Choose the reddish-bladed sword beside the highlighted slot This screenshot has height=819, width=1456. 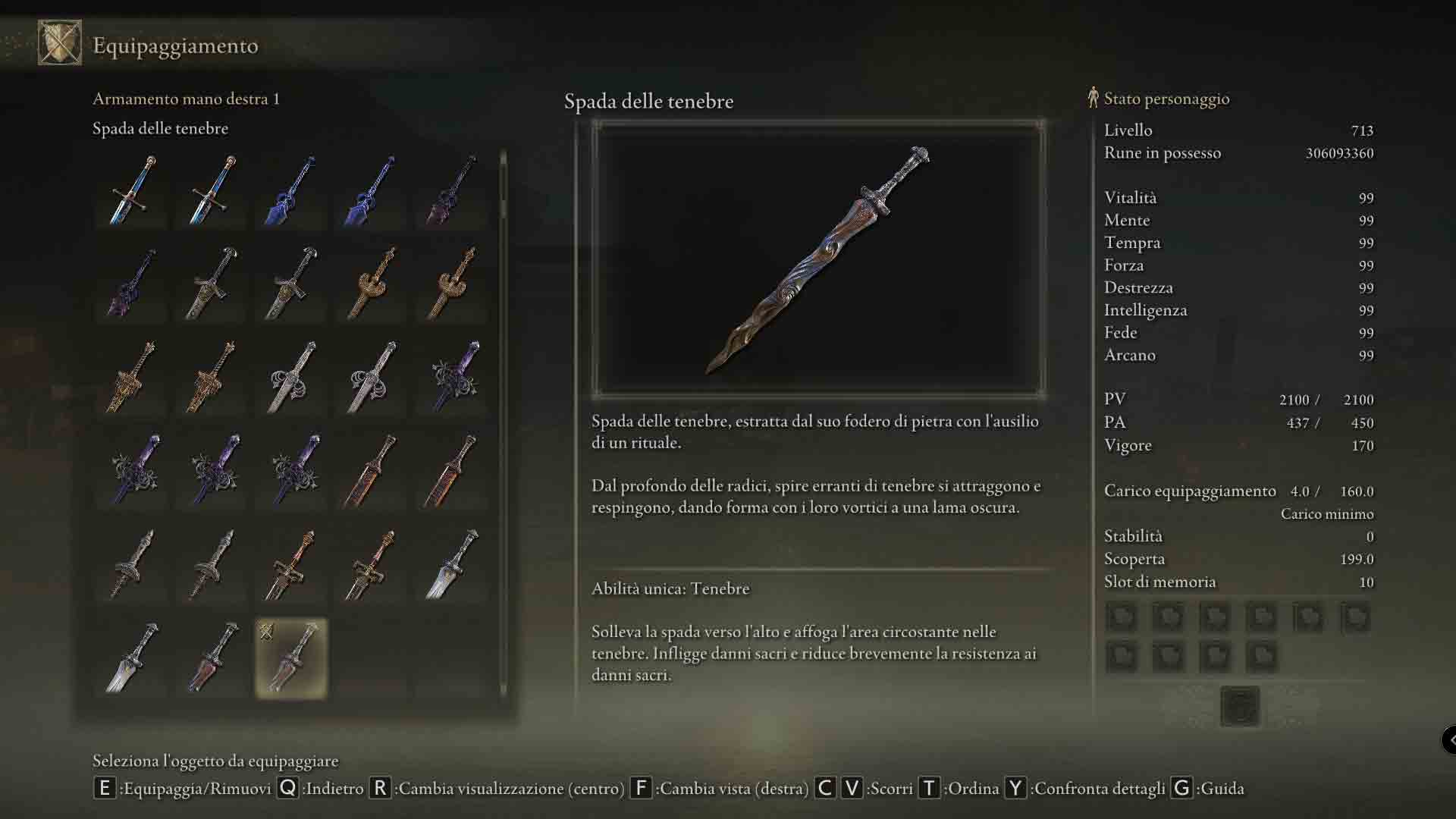point(212,657)
